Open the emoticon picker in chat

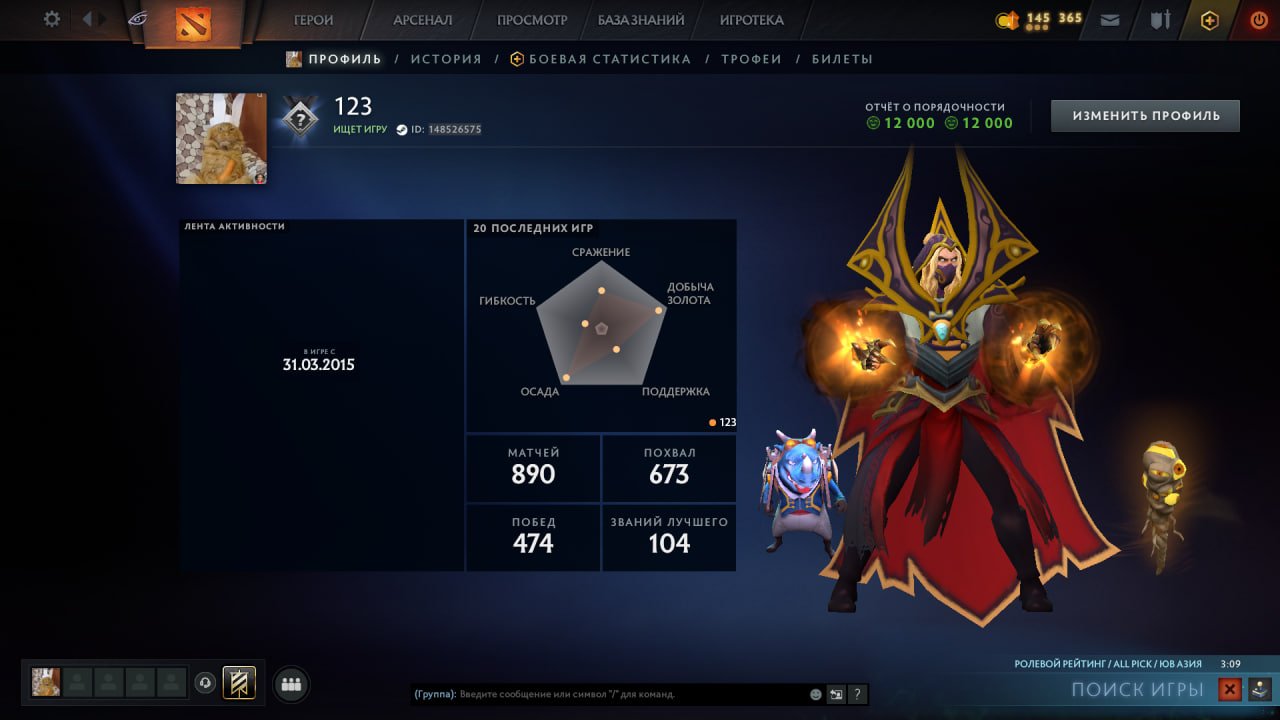816,694
